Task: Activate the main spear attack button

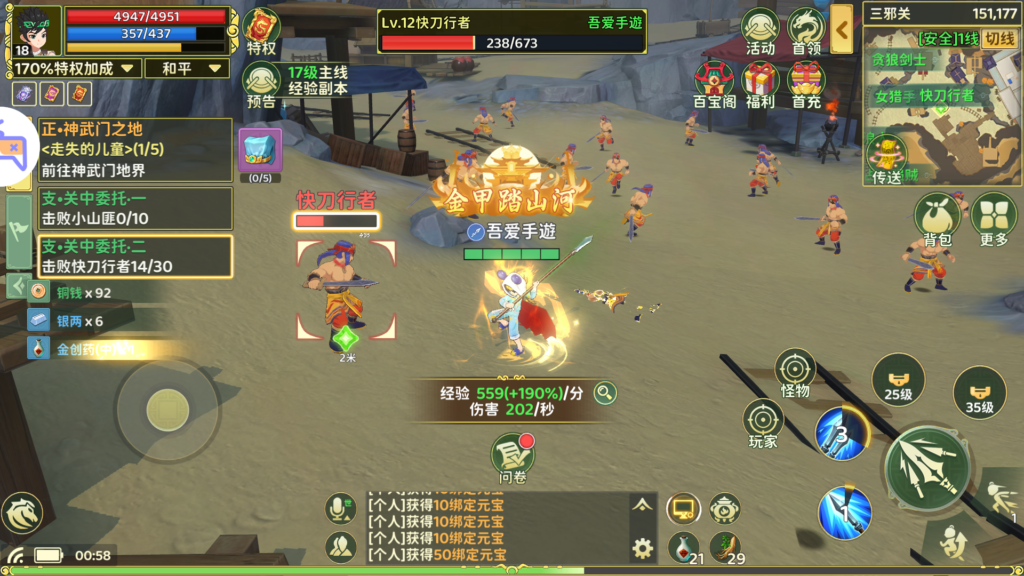Action: [927, 468]
